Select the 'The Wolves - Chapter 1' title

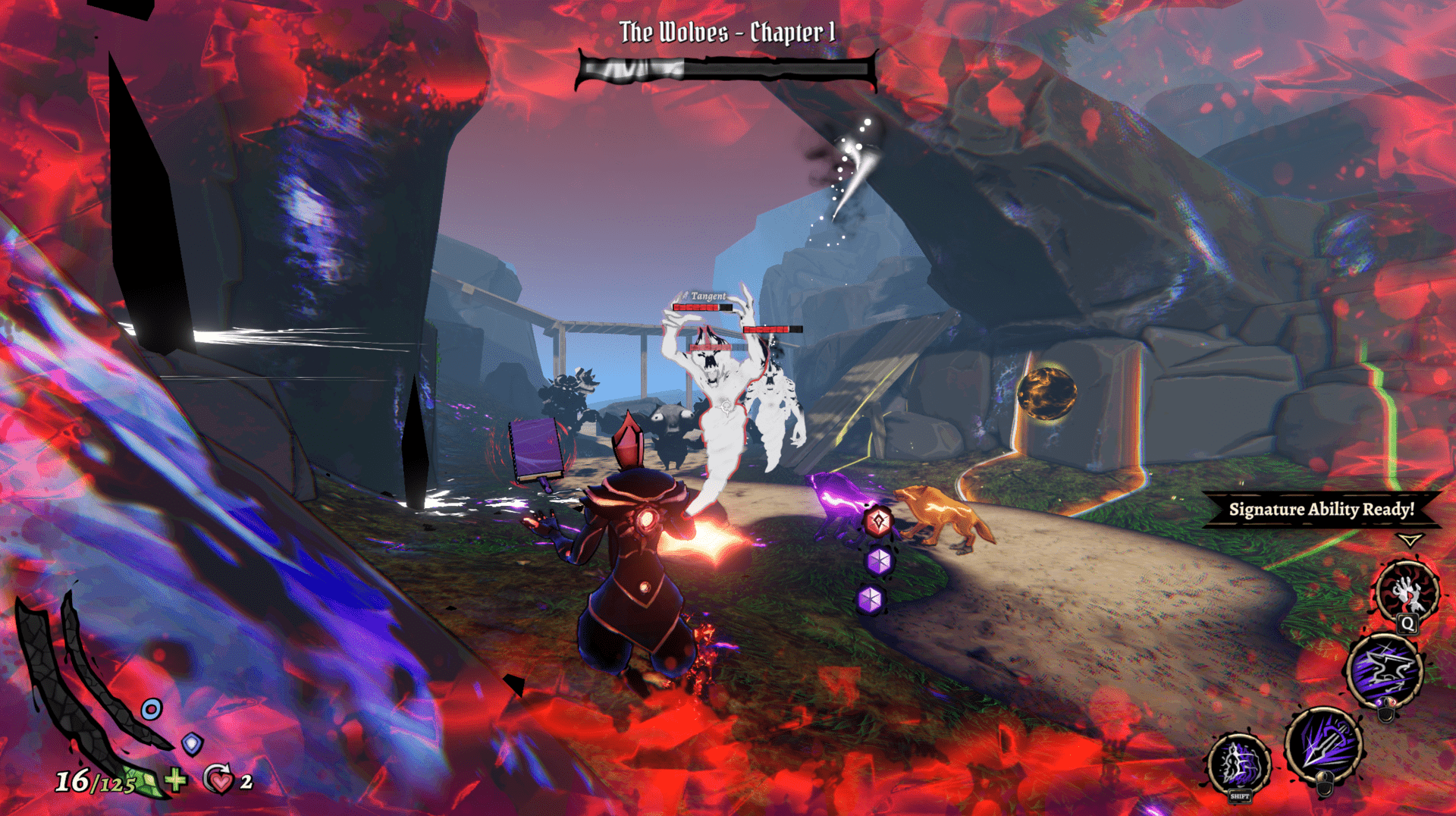point(726,31)
